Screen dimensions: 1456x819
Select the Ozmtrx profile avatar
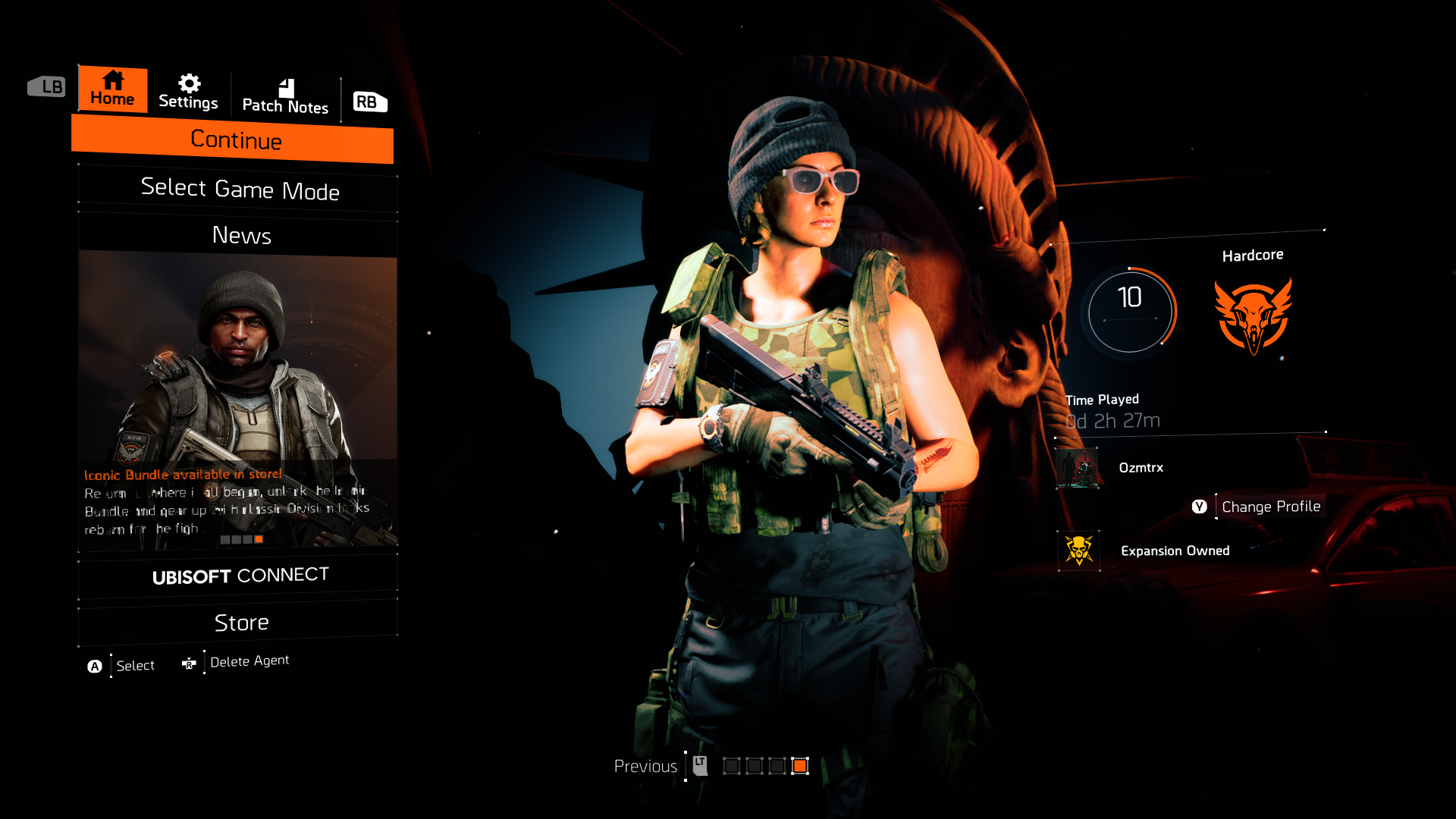1078,468
